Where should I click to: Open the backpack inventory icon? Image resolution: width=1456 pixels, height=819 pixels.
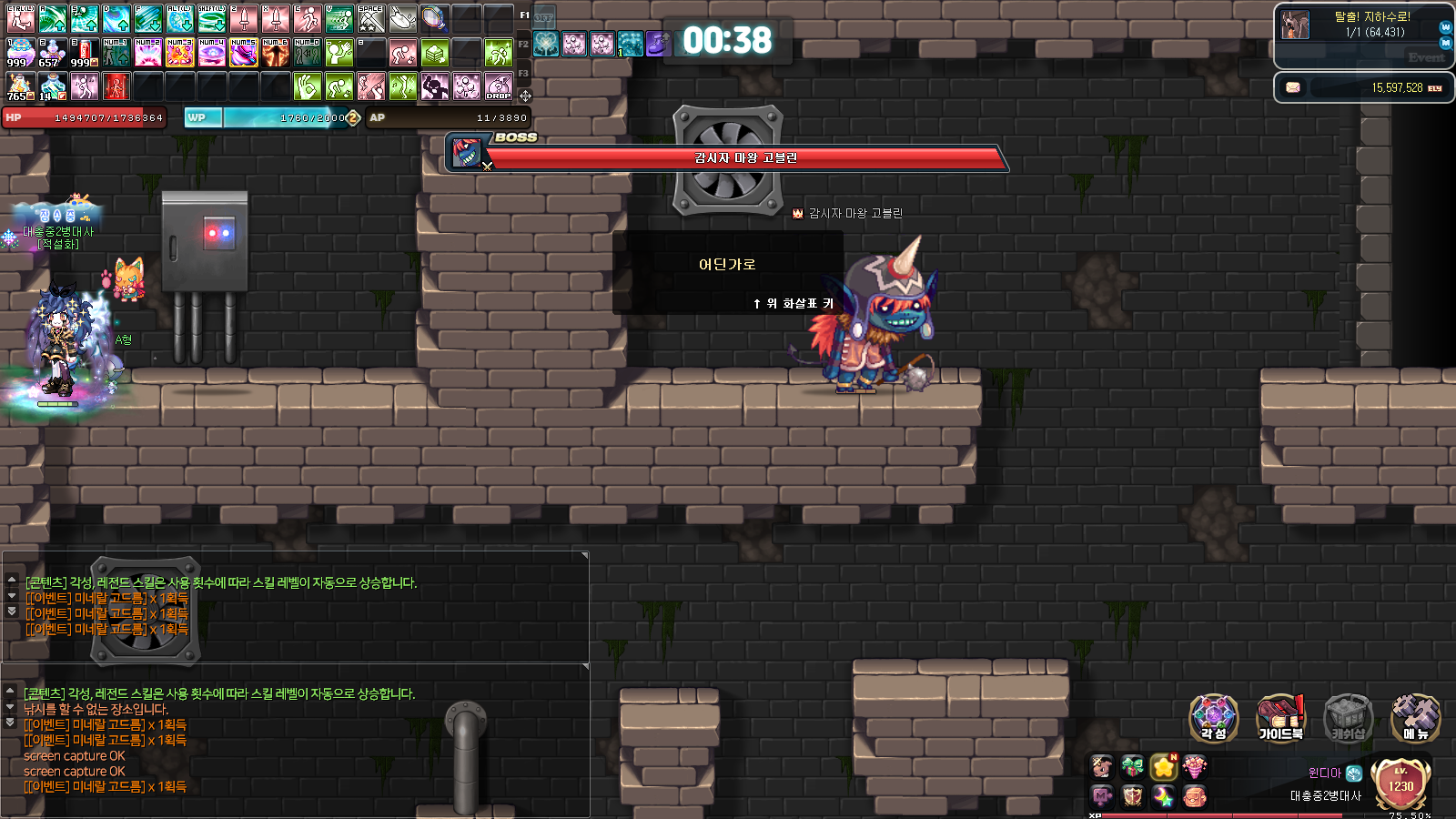1194,797
